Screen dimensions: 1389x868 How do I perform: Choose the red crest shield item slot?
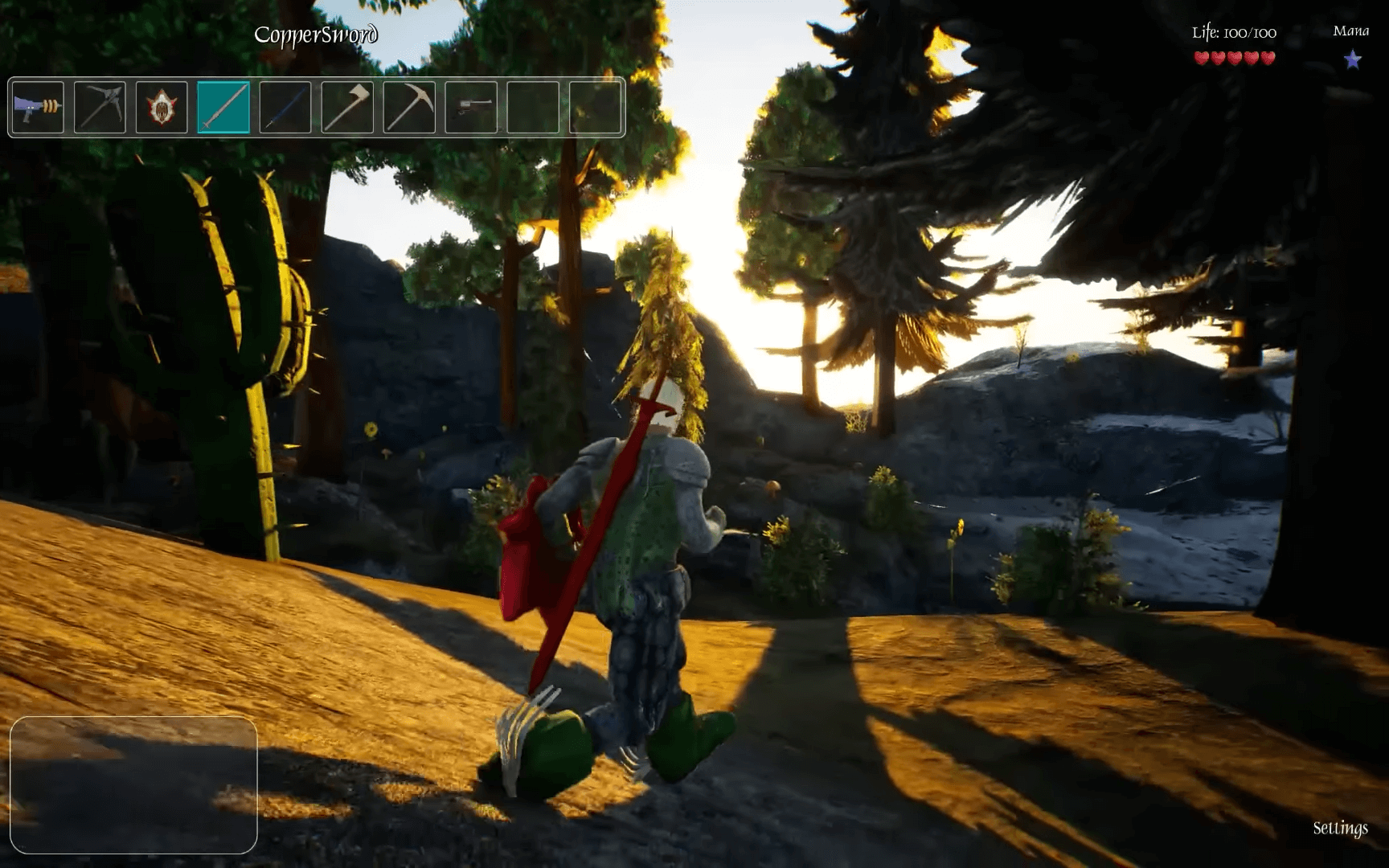[162, 107]
